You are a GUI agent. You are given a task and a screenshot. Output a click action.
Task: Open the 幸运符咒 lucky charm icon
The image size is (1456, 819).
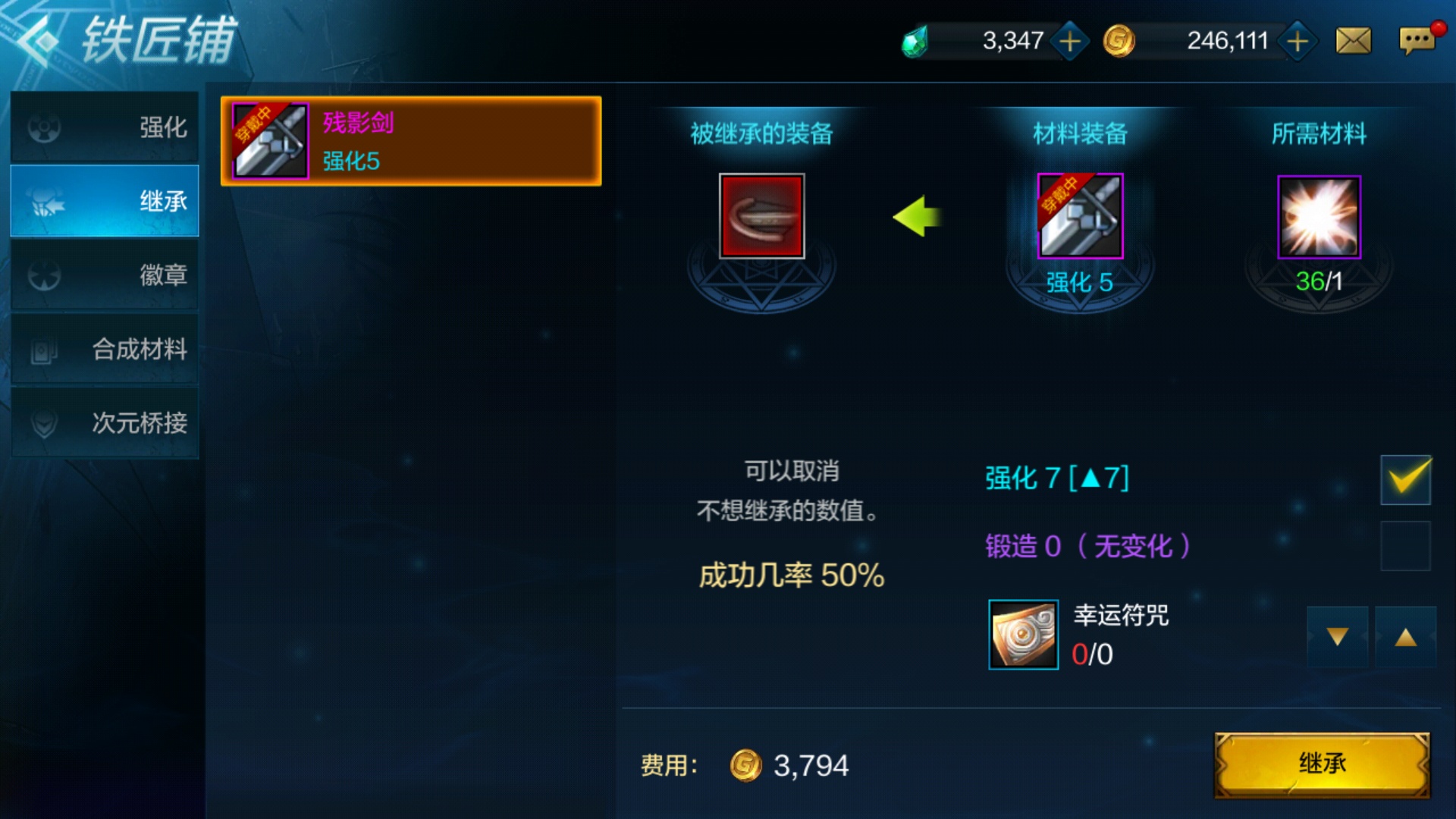[x=1022, y=635]
